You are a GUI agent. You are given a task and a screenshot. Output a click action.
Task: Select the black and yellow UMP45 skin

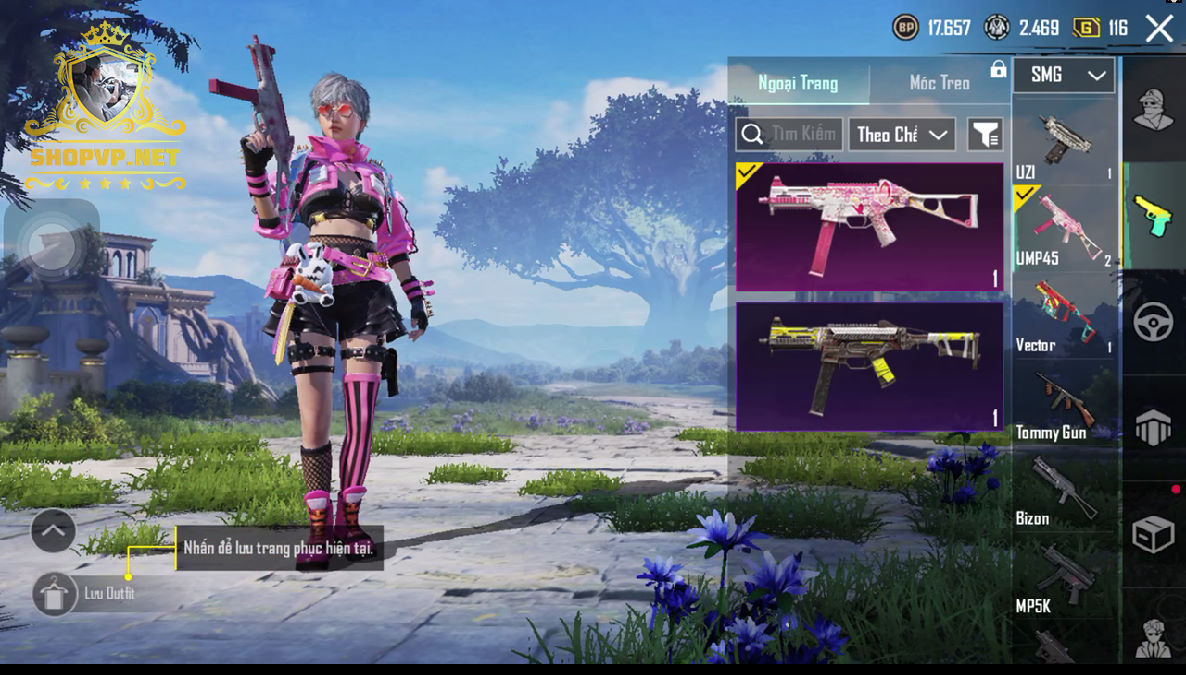coord(869,367)
